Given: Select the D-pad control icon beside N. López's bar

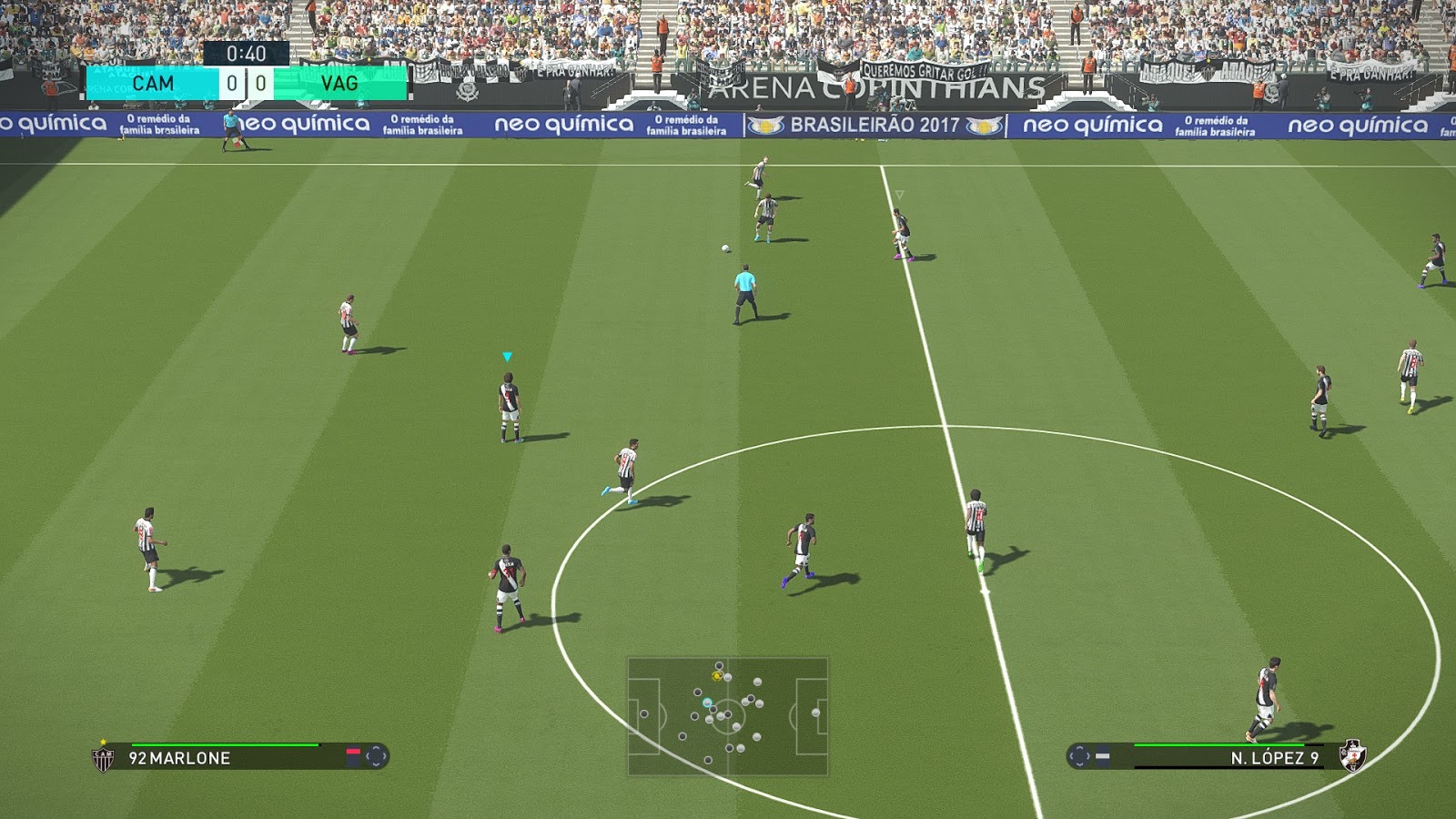Looking at the screenshot, I should coord(1080,754).
